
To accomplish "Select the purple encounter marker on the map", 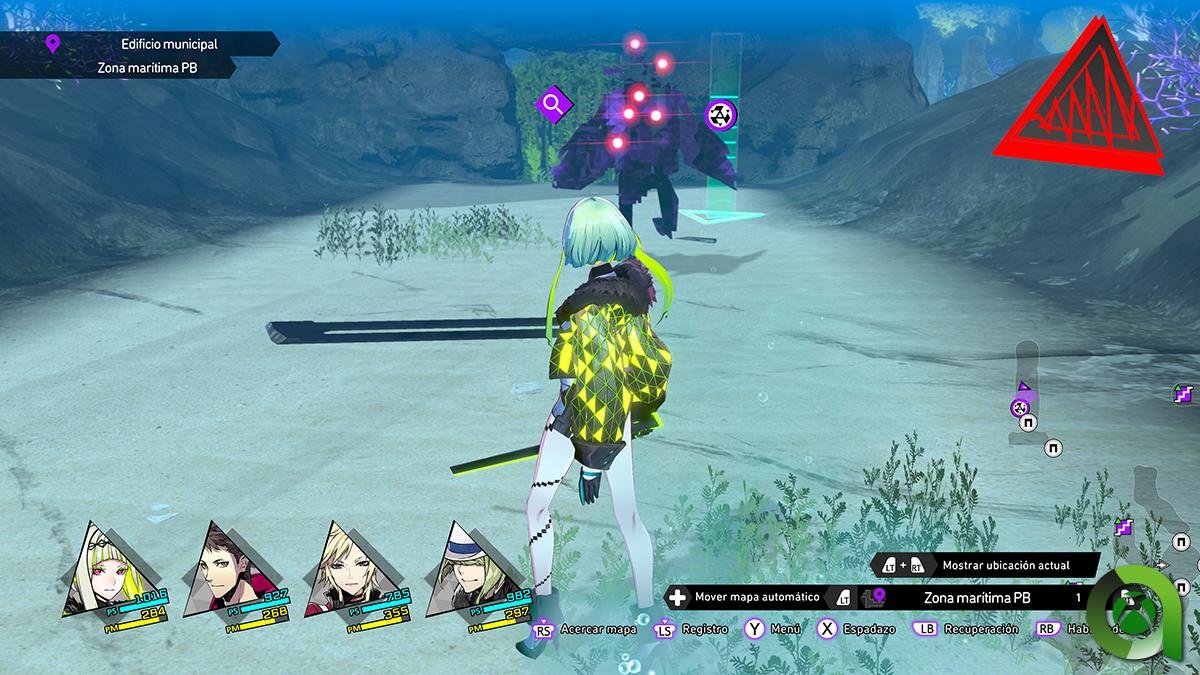I will point(1019,407).
